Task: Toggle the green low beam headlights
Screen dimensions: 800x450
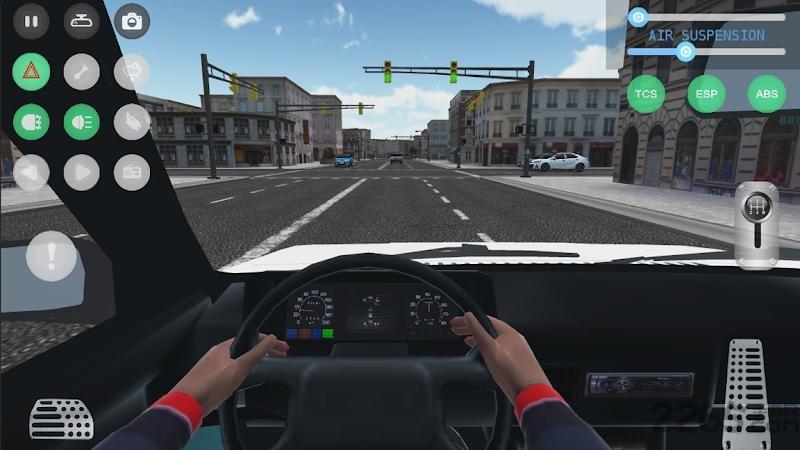Action: click(31, 122)
